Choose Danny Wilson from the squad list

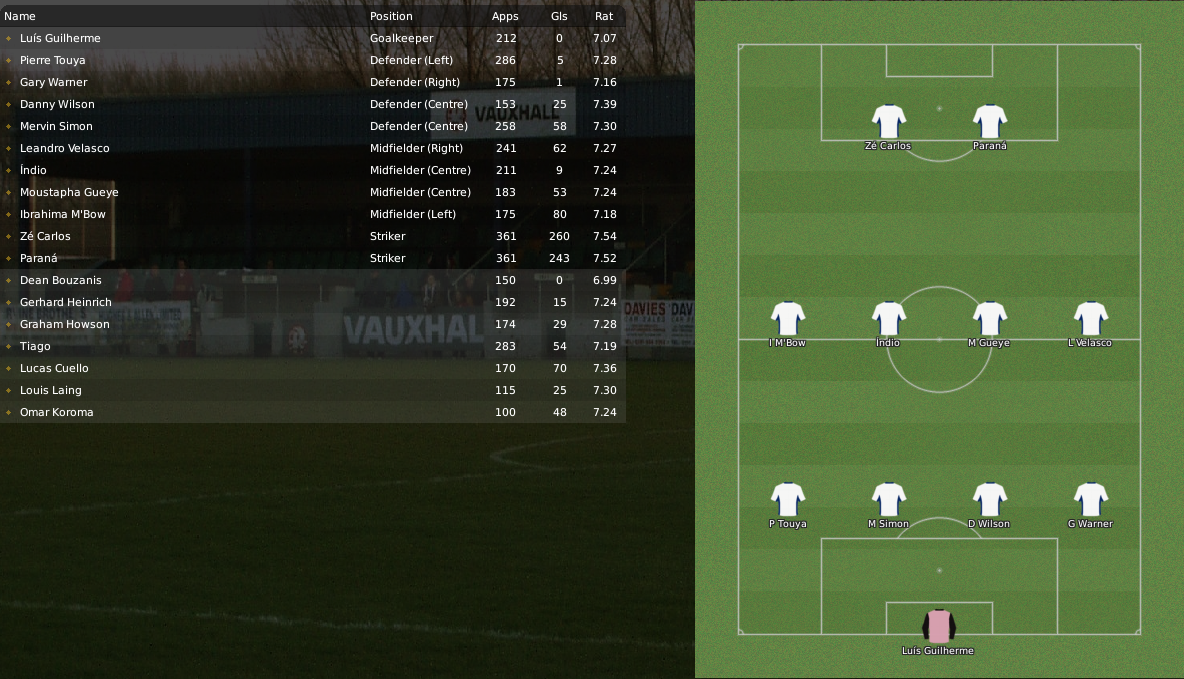tap(57, 104)
